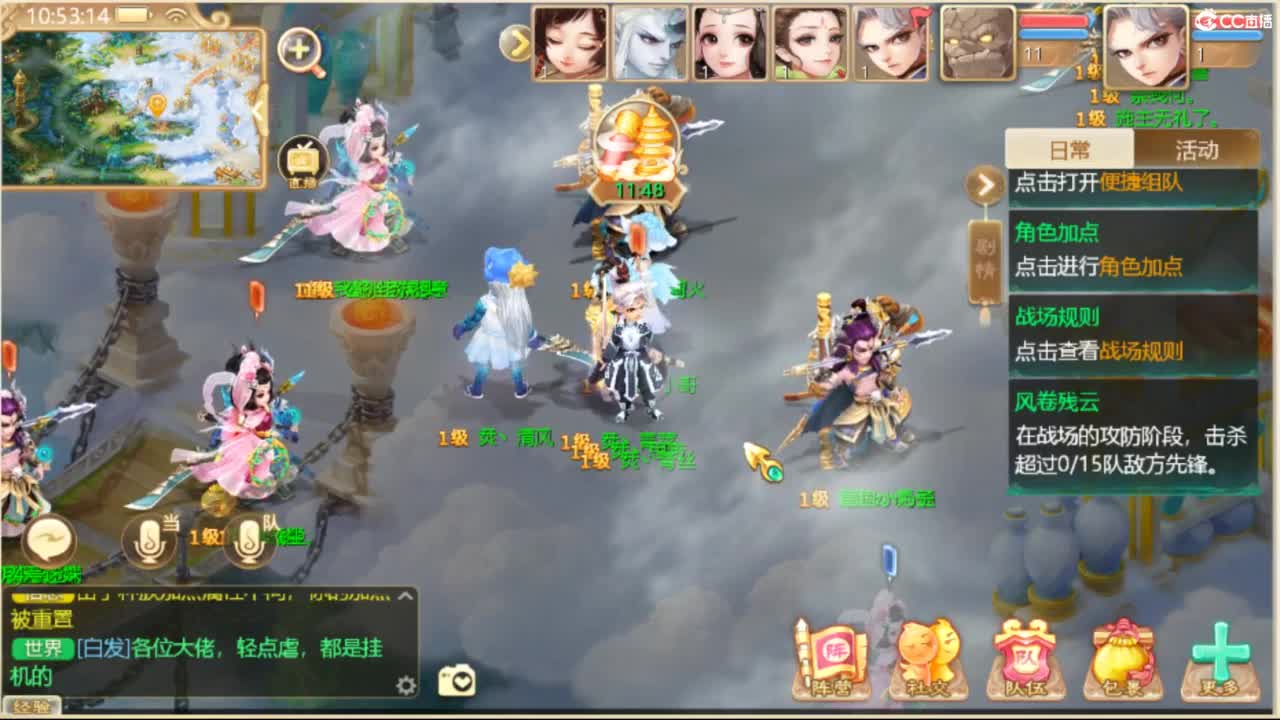Switch to the 活动 tab
Image resolution: width=1280 pixels, height=720 pixels.
(x=1196, y=147)
